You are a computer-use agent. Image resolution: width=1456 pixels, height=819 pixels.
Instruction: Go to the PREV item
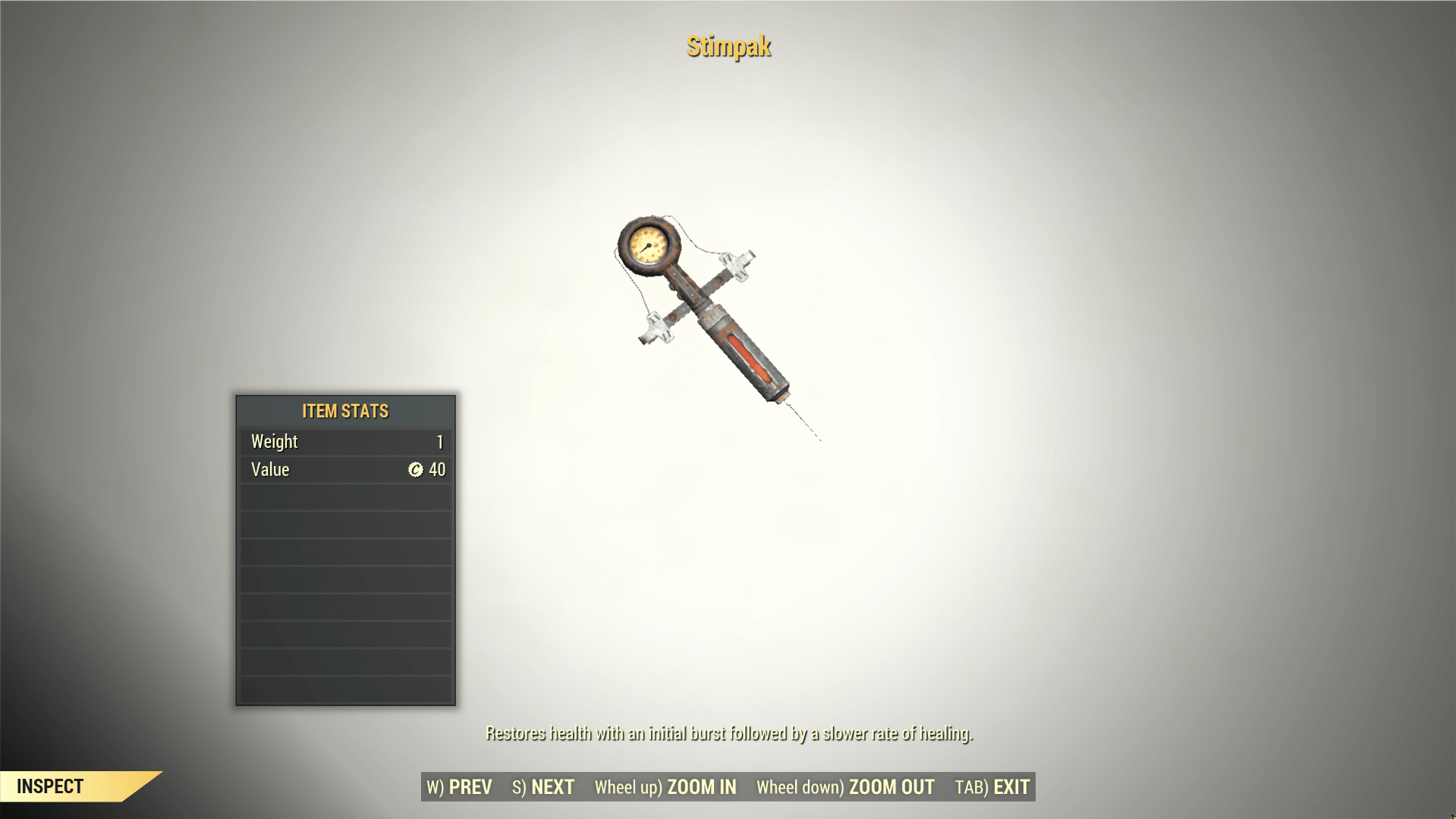pos(460,787)
